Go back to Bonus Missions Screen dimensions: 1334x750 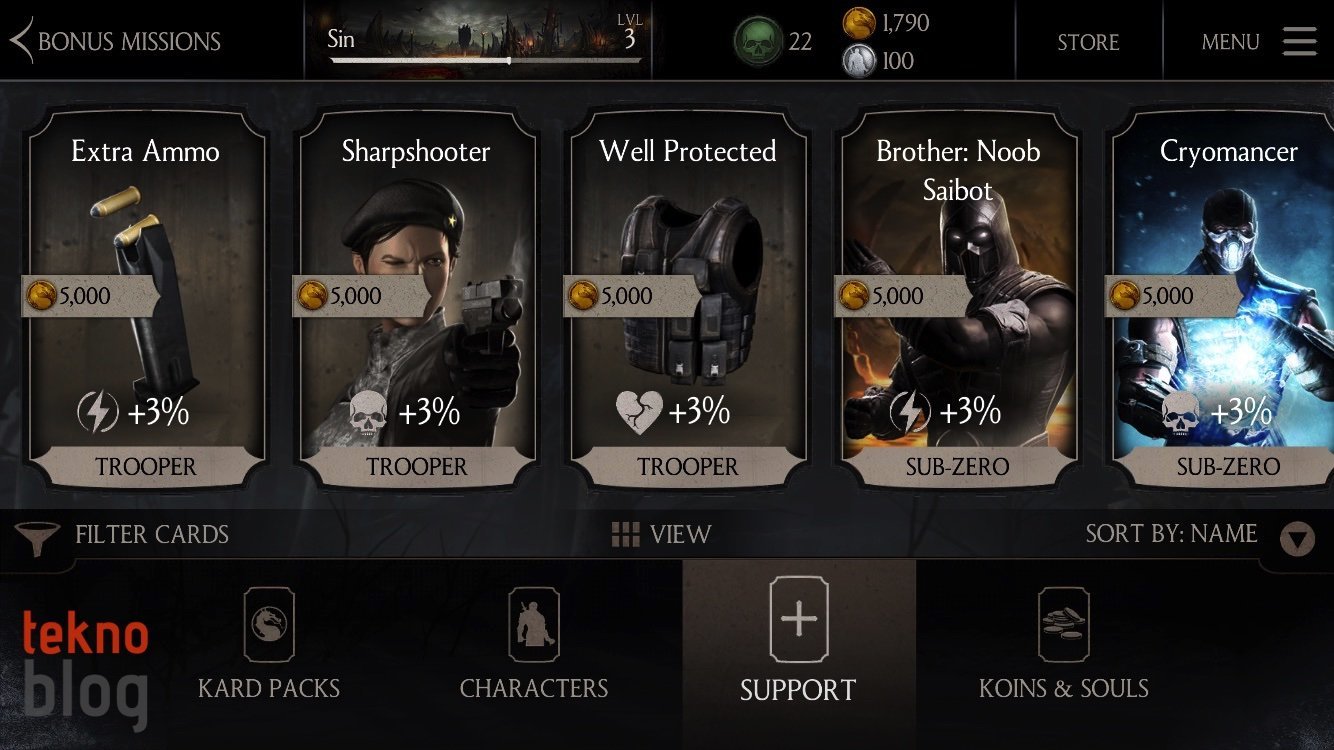click(x=115, y=42)
